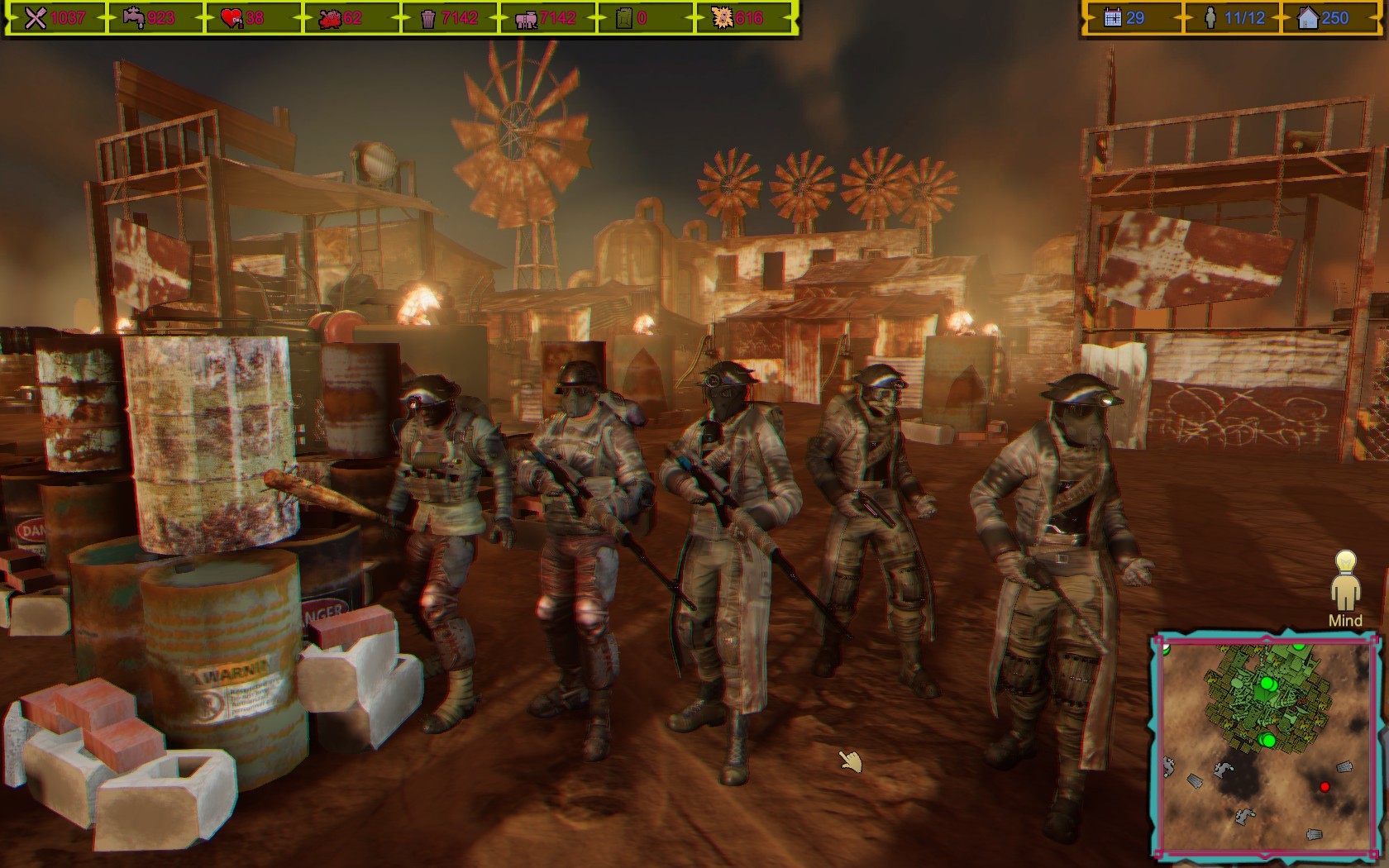The width and height of the screenshot is (1389, 868).
Task: Select the person icon showing 11/12 population
Action: point(1210,17)
